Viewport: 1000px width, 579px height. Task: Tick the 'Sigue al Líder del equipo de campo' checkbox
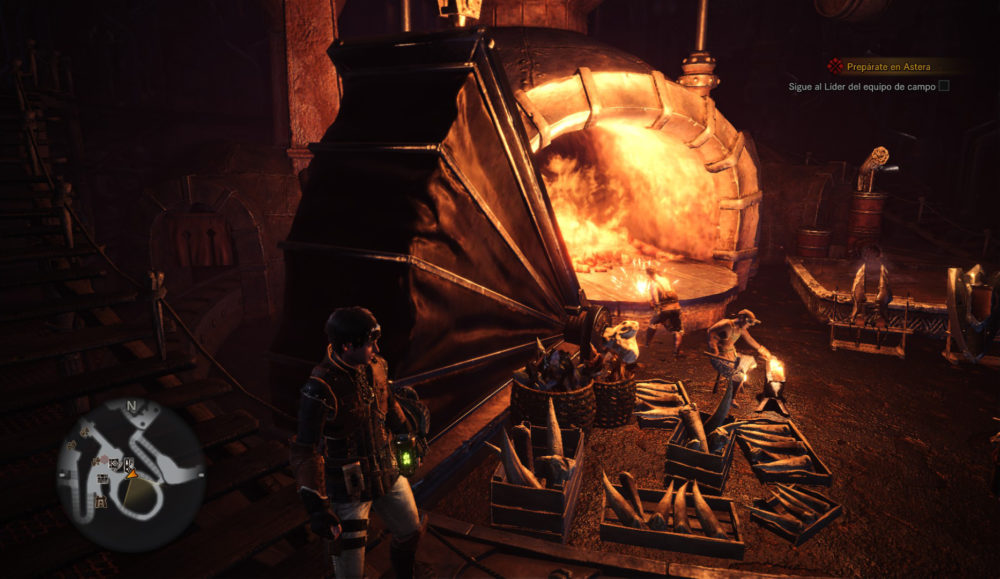click(x=944, y=86)
